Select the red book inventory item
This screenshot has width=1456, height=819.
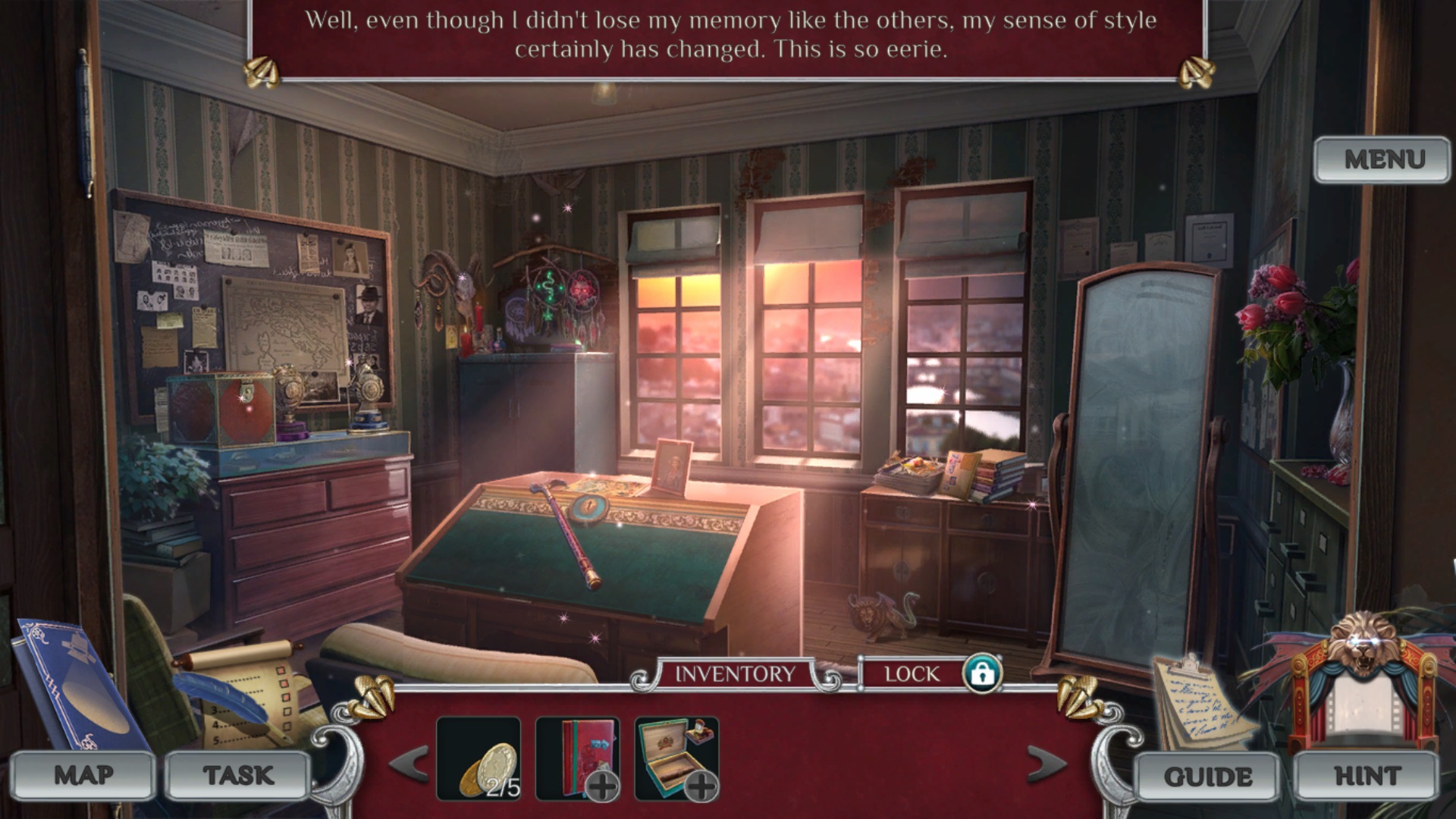(578, 759)
